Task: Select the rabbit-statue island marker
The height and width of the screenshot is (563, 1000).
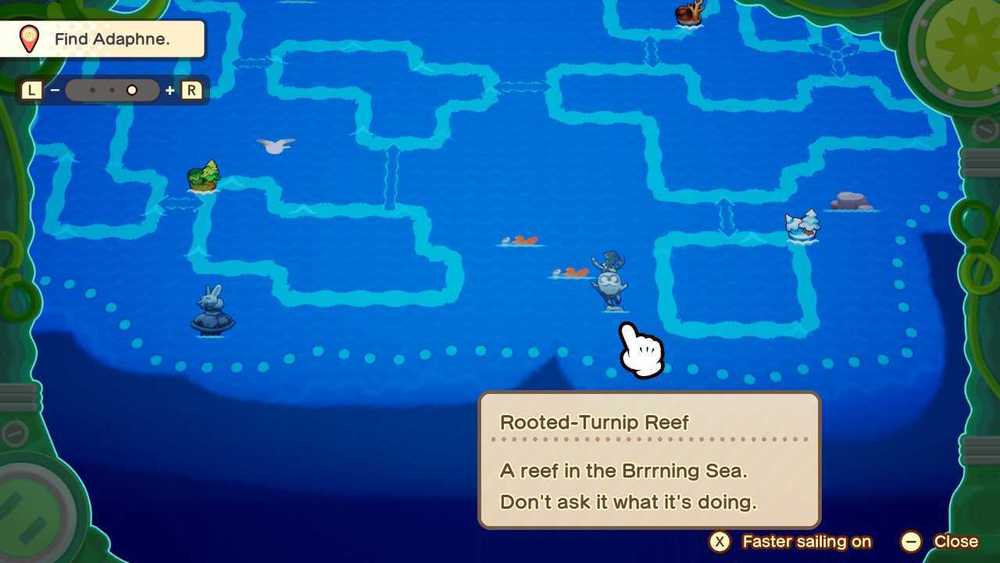Action: (212, 311)
